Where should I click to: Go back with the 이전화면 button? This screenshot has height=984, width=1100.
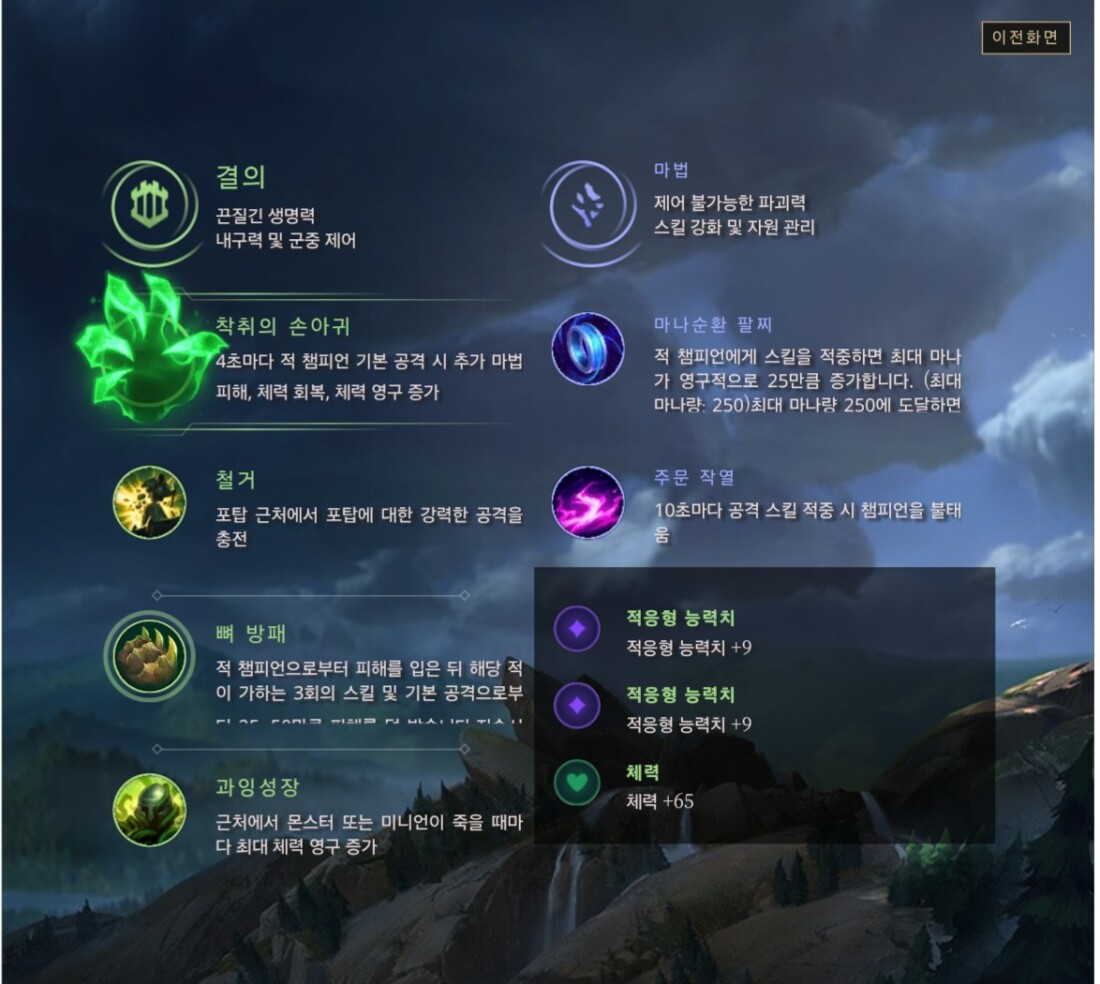1026,39
